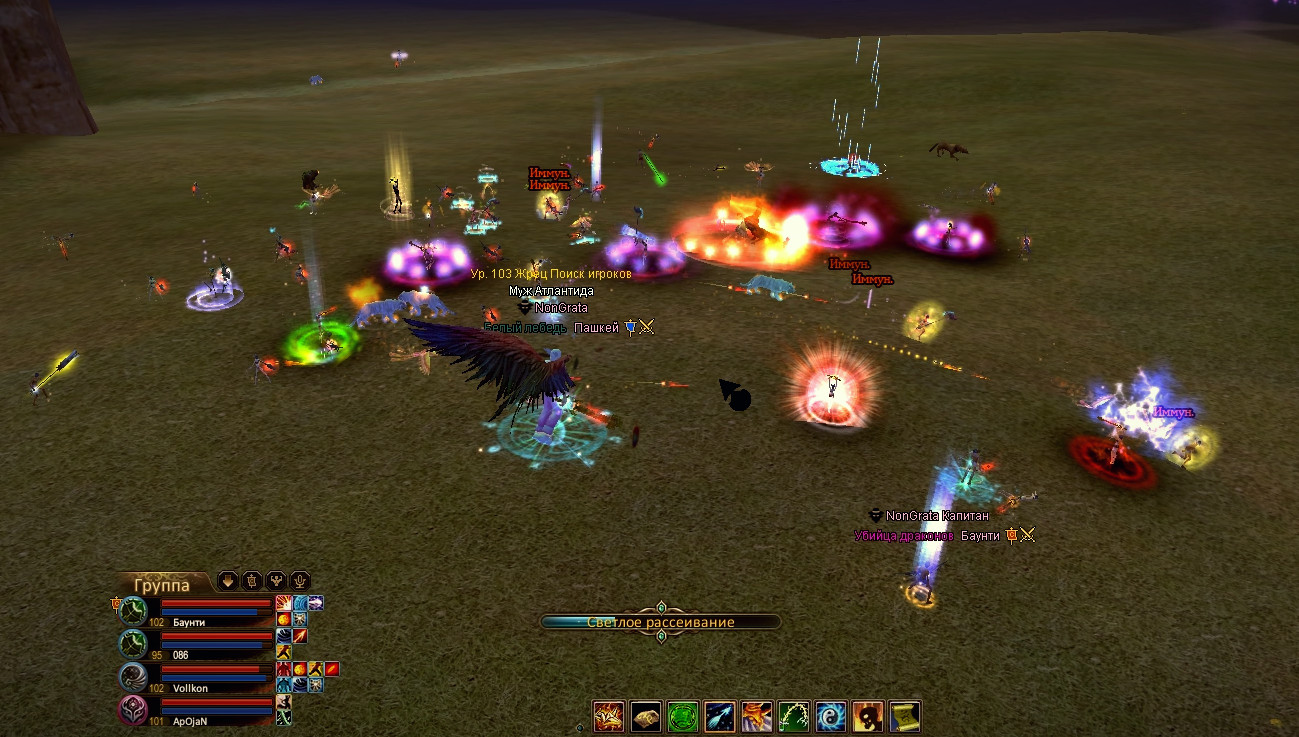Use the green thorny vine skill
This screenshot has width=1299, height=737.
794,716
